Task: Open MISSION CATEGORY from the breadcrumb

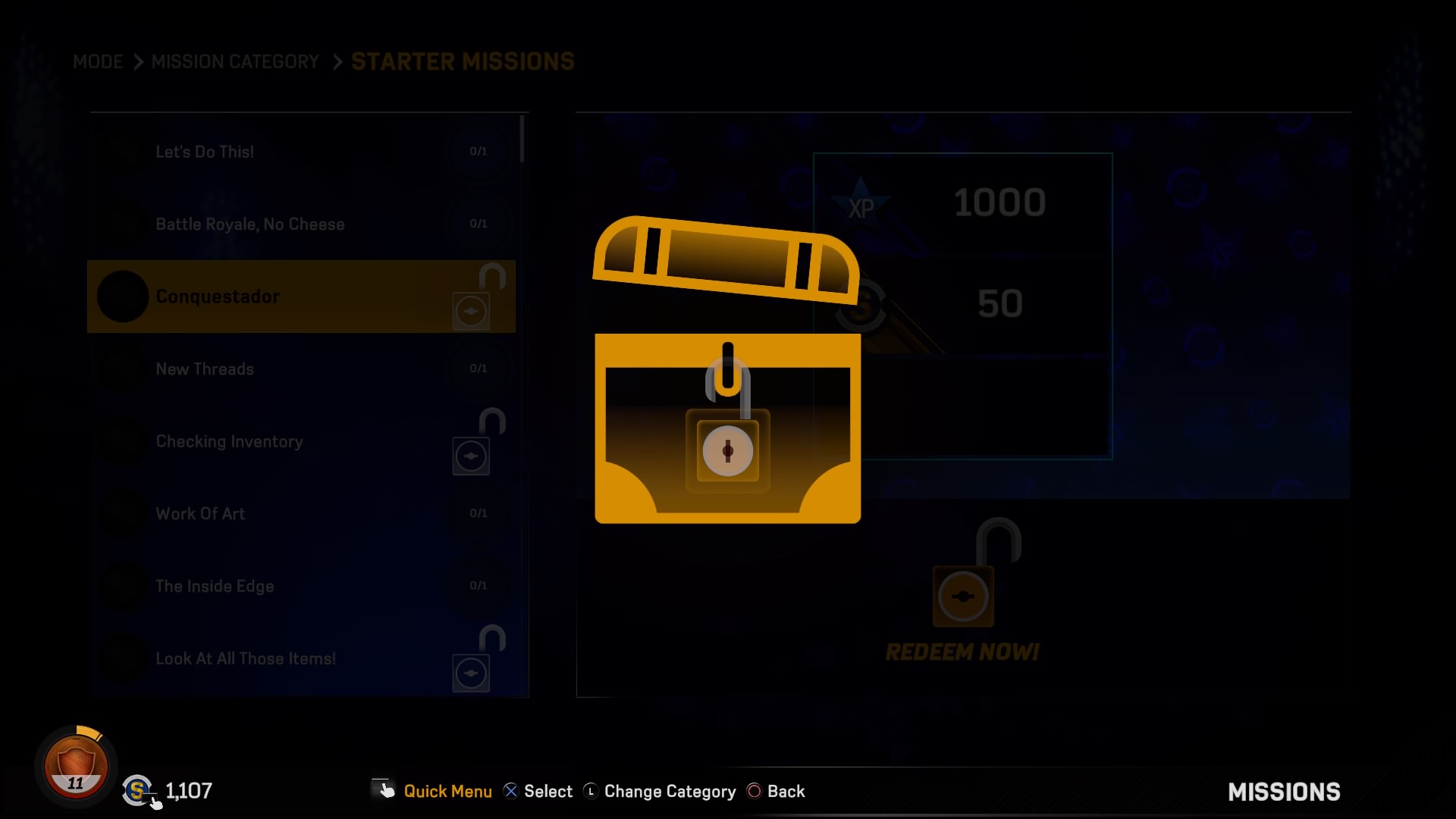Action: click(x=235, y=62)
